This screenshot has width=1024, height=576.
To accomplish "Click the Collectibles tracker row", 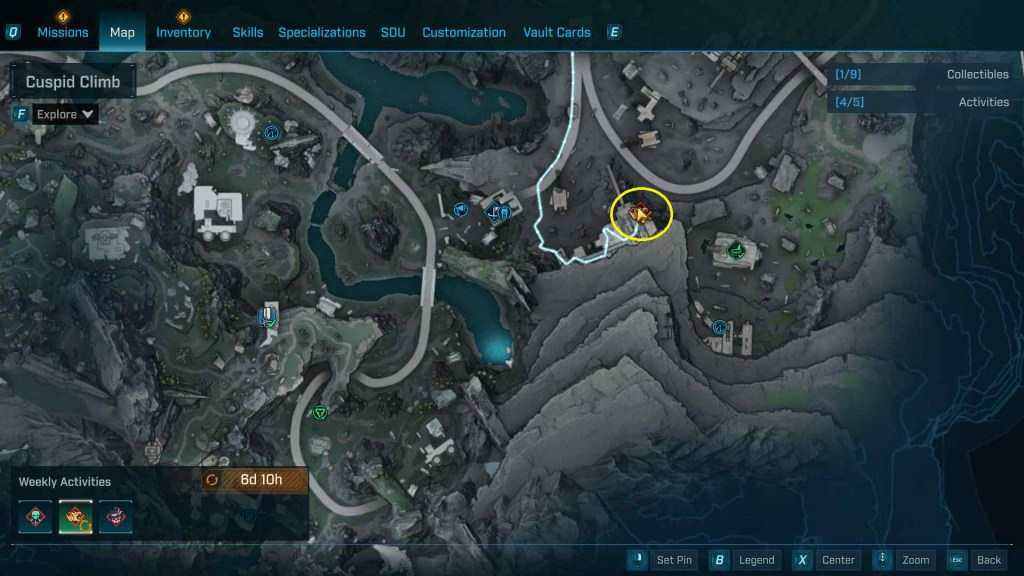I will pos(920,75).
